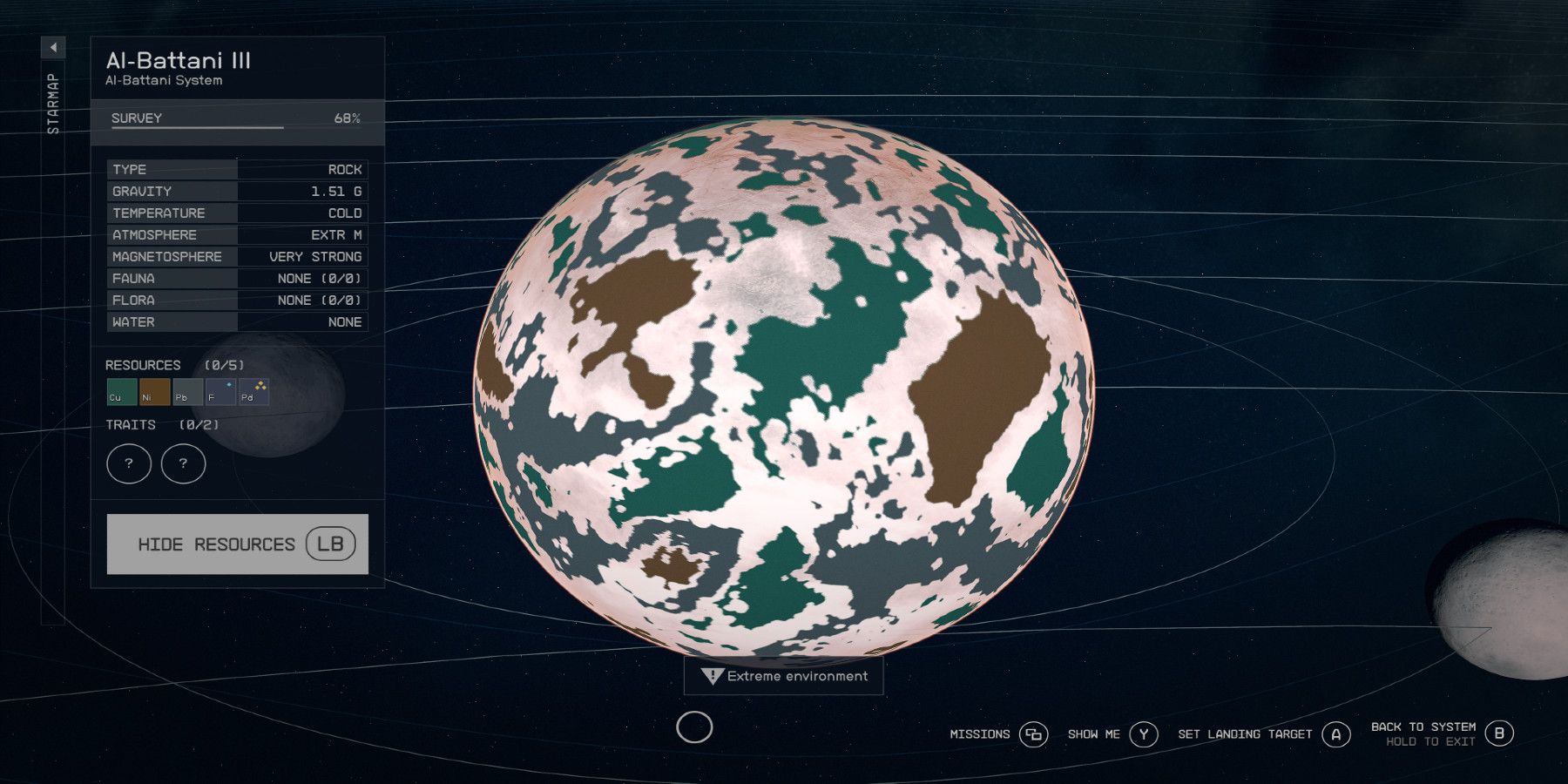Screen dimensions: 1568x784
Task: Reveal the second unknown trait
Action: point(183,463)
